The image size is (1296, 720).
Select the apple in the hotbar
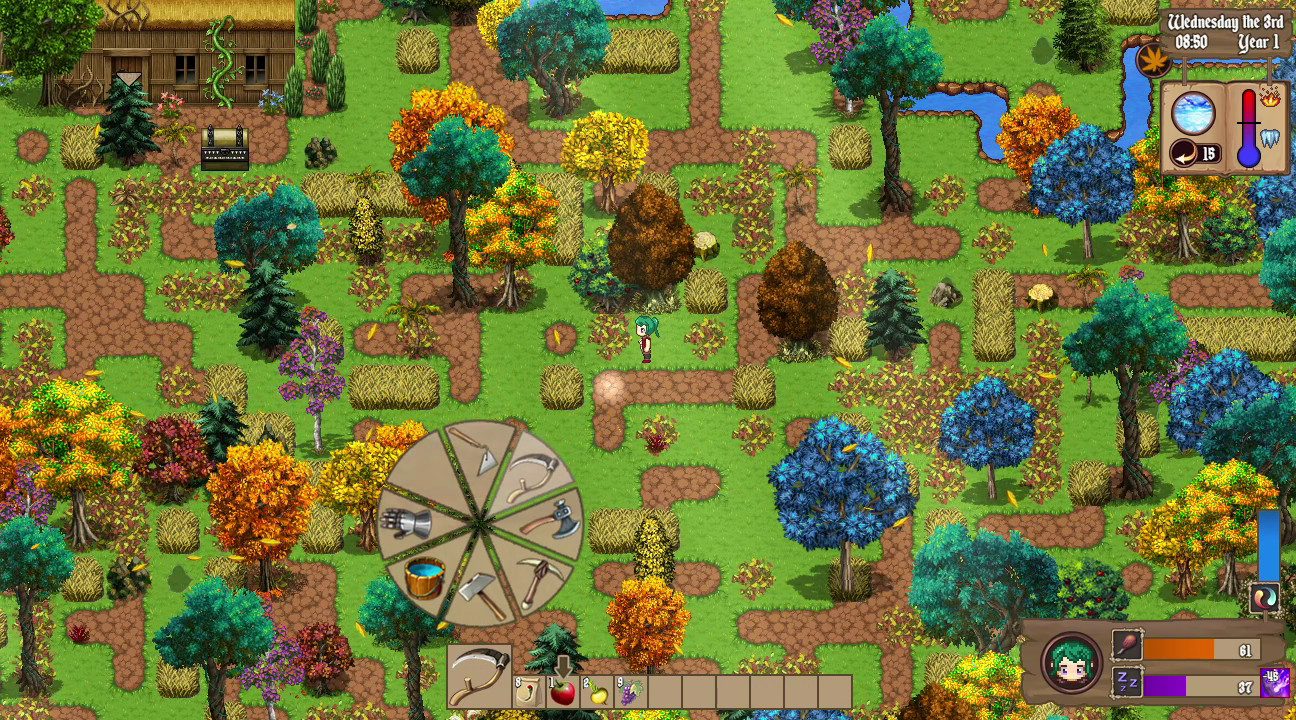tap(560, 690)
